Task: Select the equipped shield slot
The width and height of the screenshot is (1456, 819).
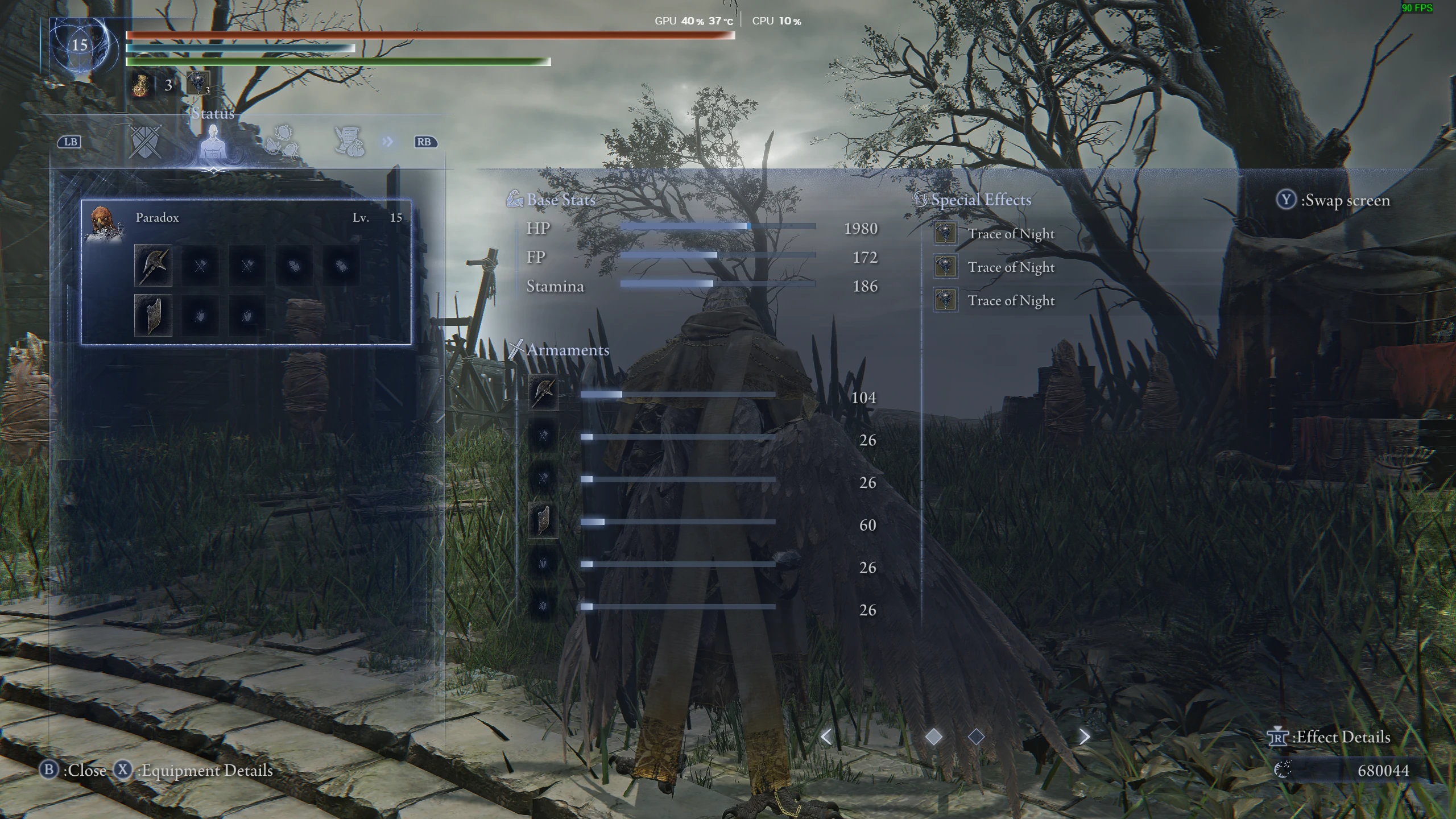Action: tap(152, 314)
